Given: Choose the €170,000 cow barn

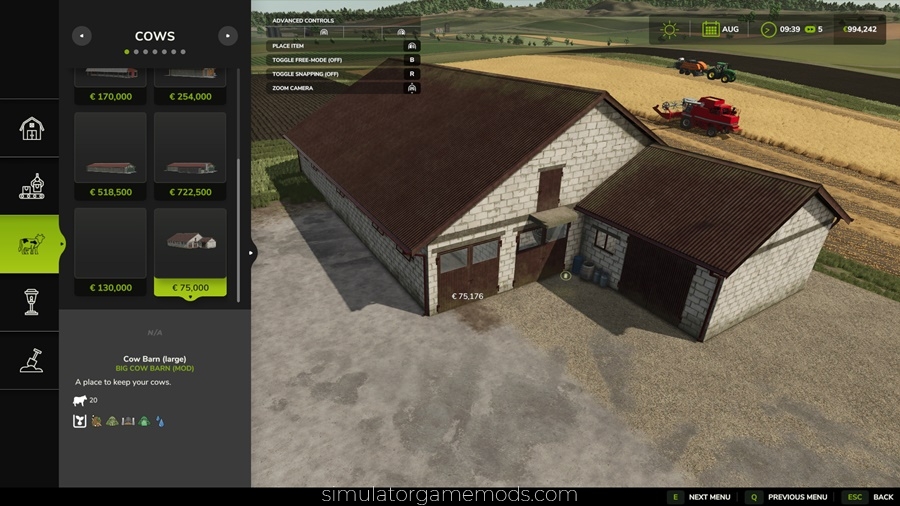Looking at the screenshot, I should pos(110,86).
